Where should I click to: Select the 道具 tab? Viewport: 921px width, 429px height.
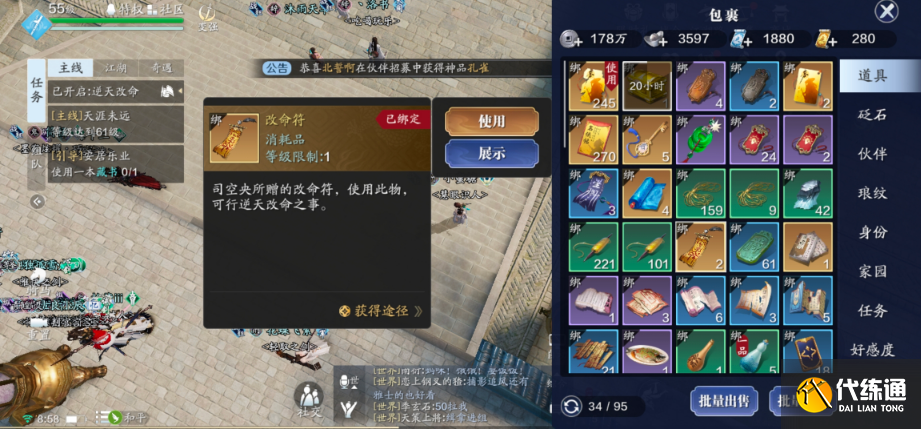click(x=871, y=75)
